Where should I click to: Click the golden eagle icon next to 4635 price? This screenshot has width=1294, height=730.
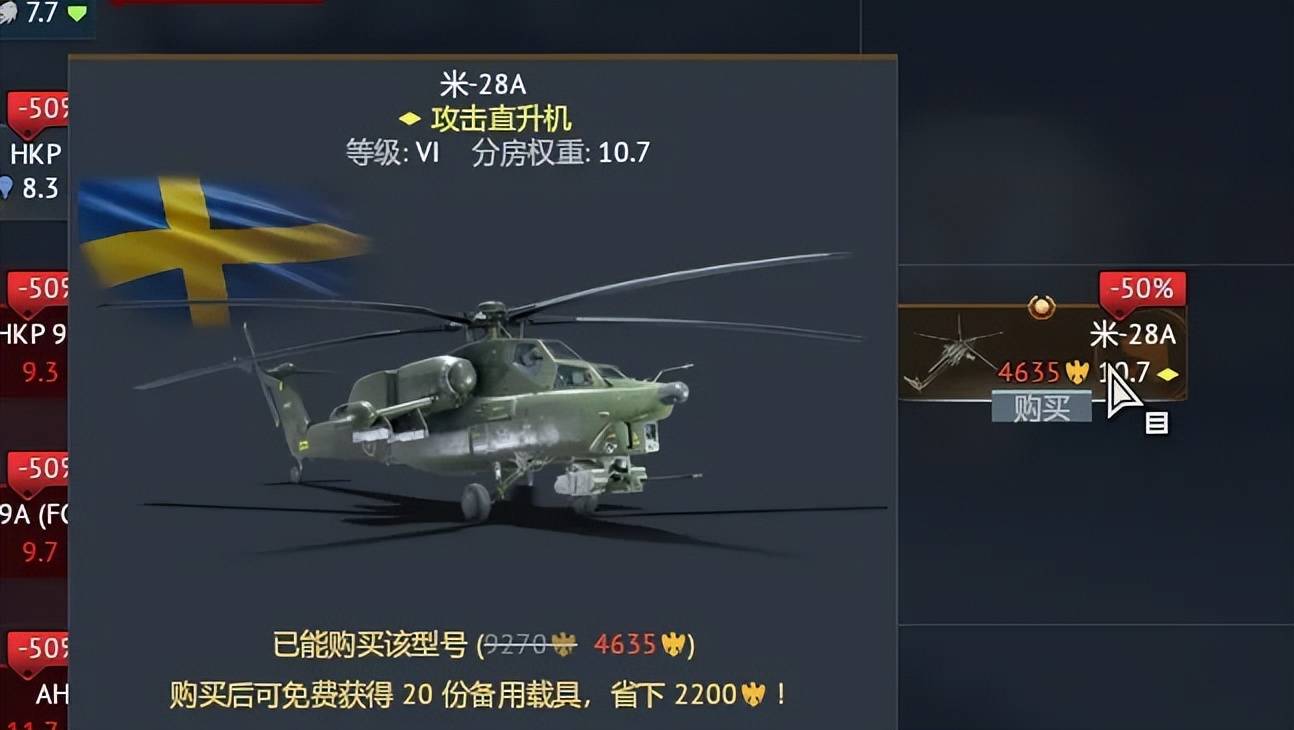pos(1077,373)
